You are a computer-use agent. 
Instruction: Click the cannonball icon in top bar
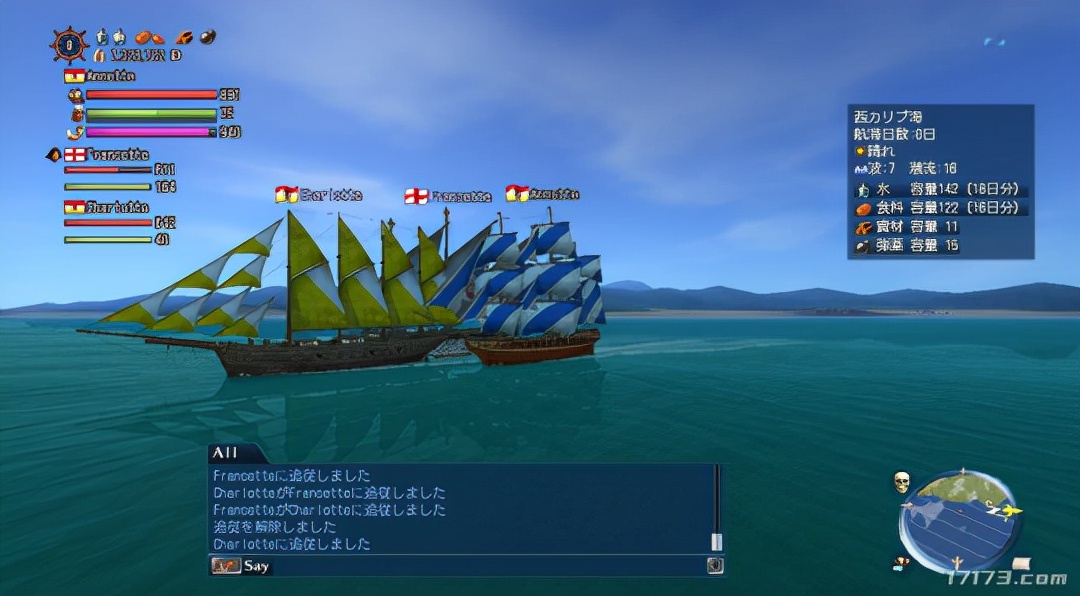point(207,38)
